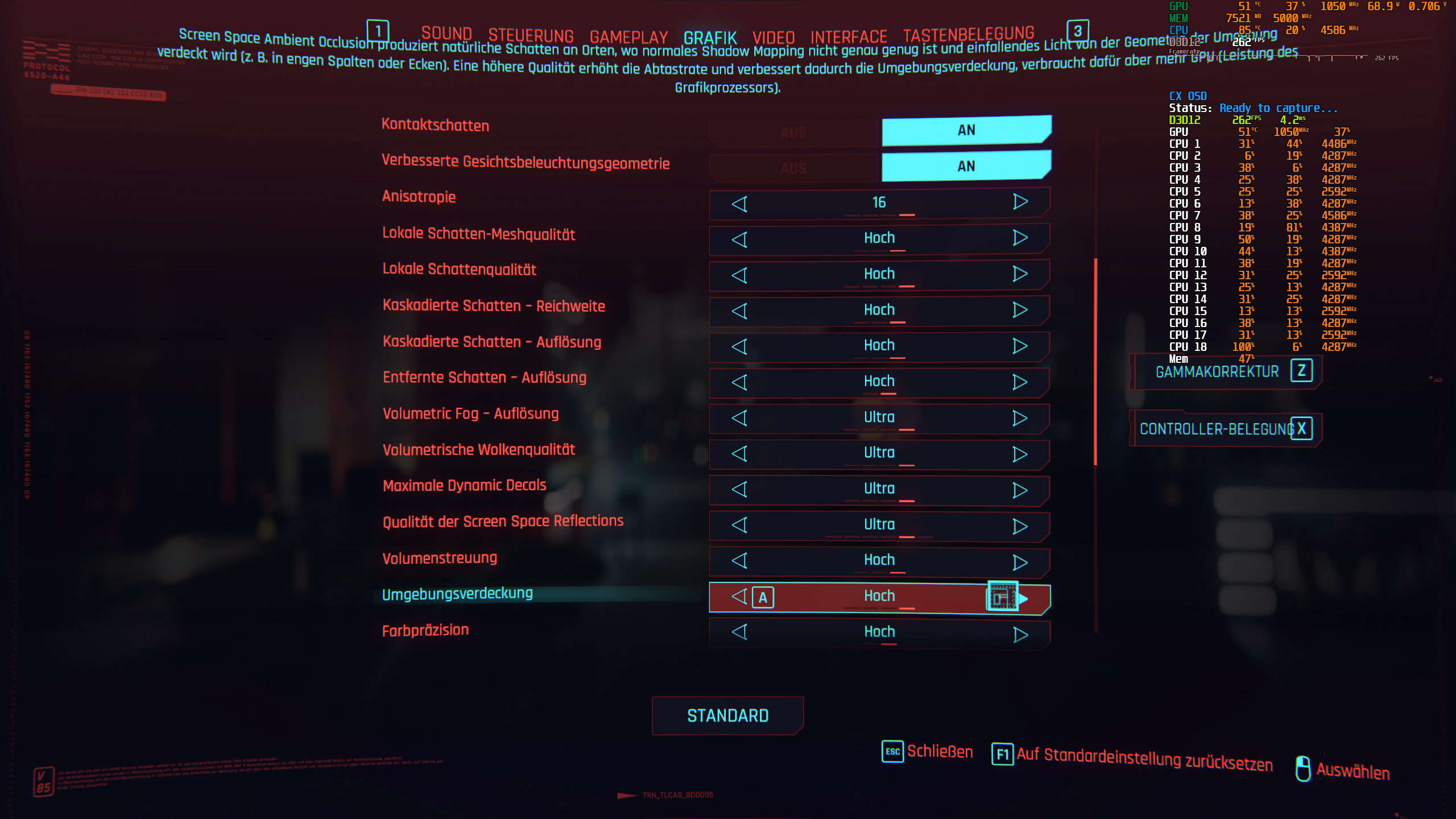Screen dimensions: 1456x819
Task: Click the numbered 1 icon left of Sound tab
Action: (x=377, y=31)
